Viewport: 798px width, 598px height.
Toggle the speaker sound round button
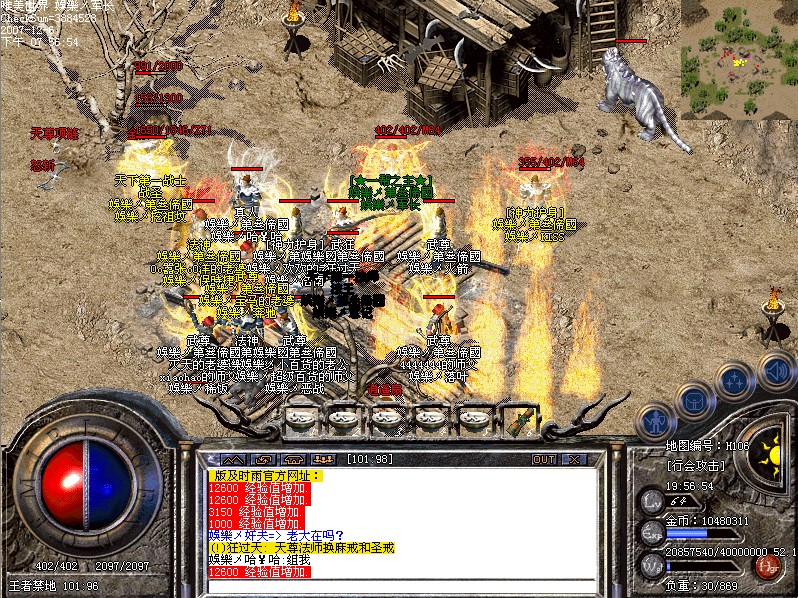tap(776, 370)
